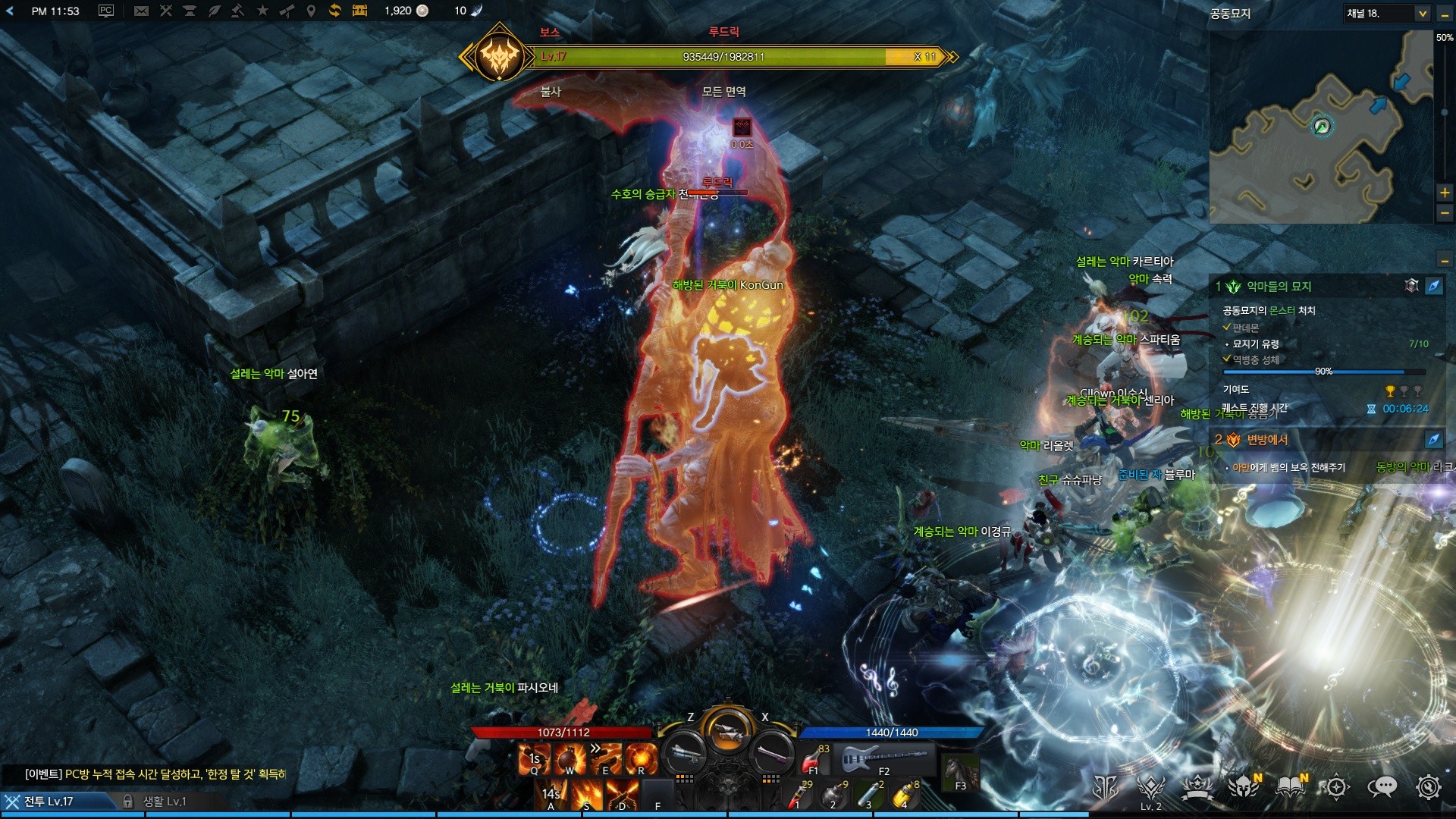Screen dimensions: 1456x819
Task: Zoom out the minimap with minus button
Action: pos(1445,214)
